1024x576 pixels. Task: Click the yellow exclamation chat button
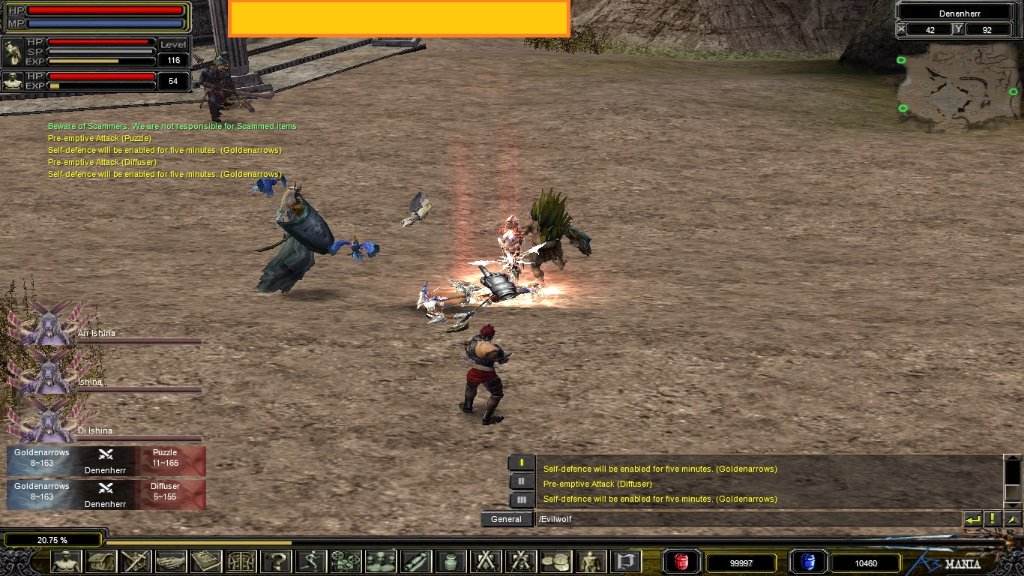993,519
